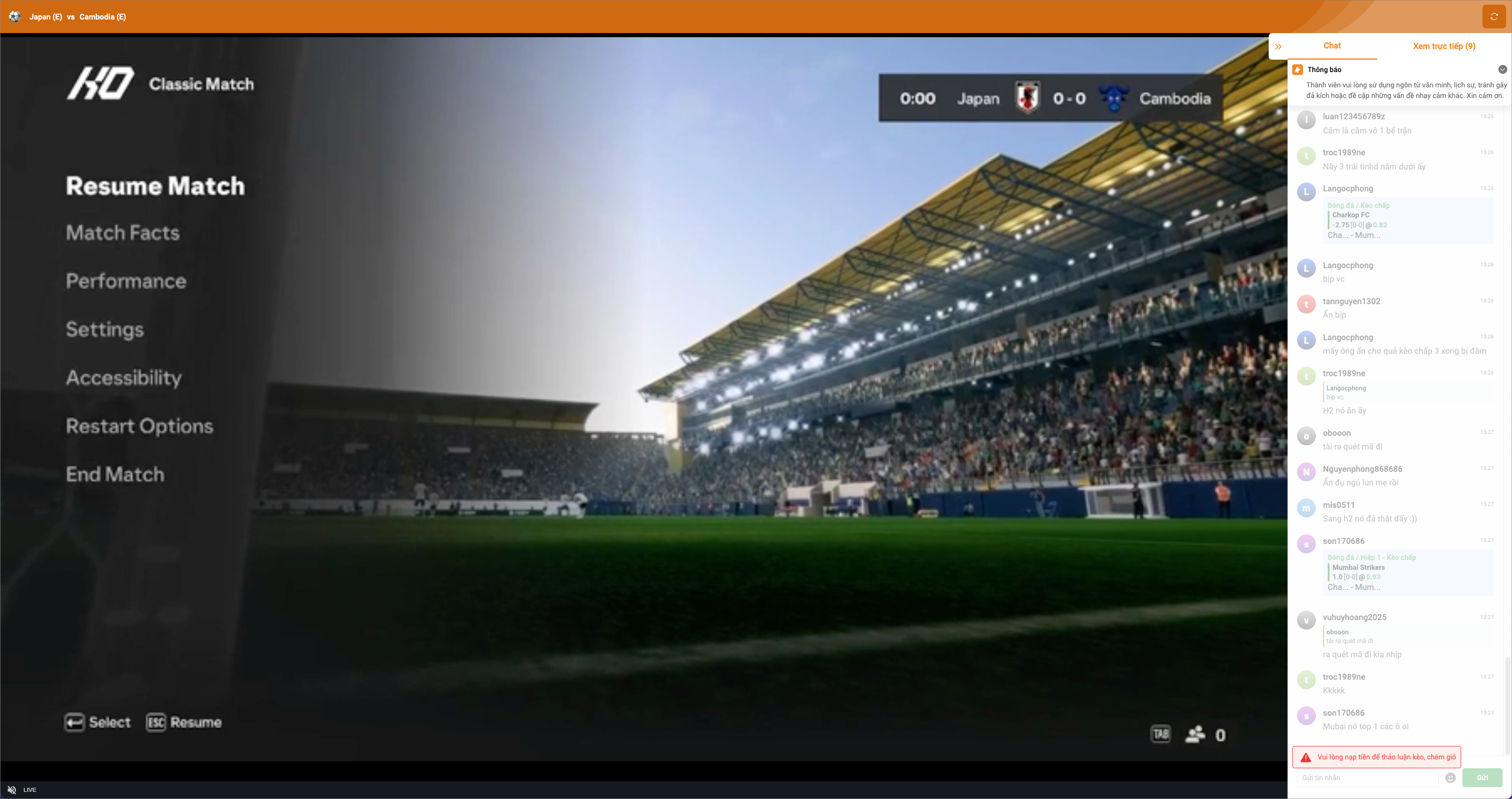This screenshot has height=799, width=1512.
Task: Choose Restart Options
Action: 139,426
